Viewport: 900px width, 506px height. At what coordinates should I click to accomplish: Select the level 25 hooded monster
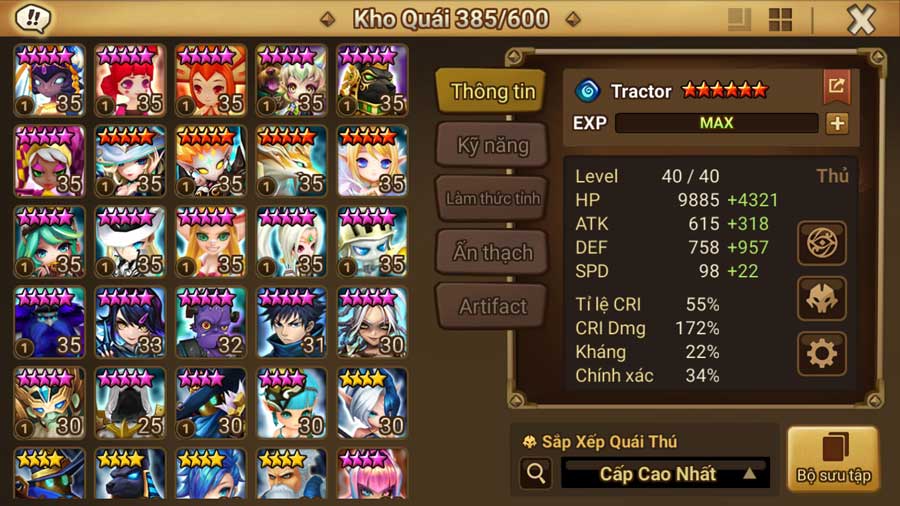[130, 403]
